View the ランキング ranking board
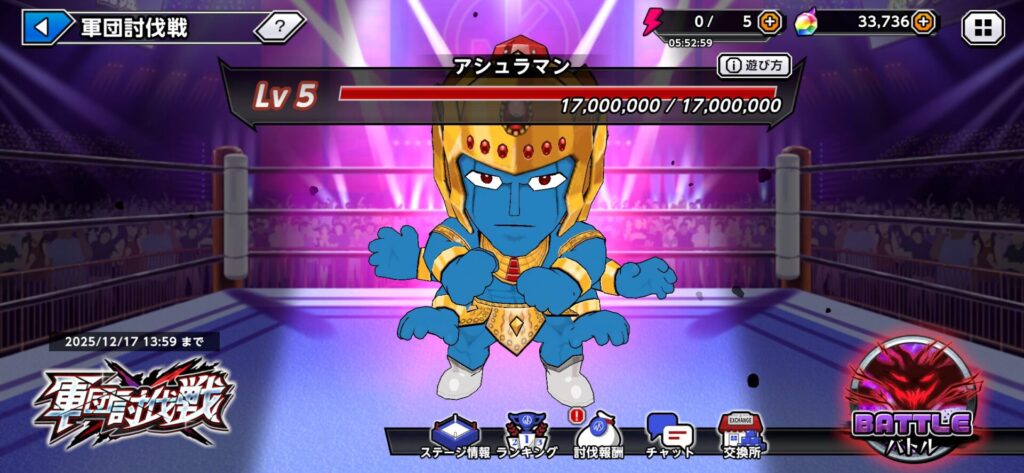This screenshot has width=1024, height=473. [526, 436]
